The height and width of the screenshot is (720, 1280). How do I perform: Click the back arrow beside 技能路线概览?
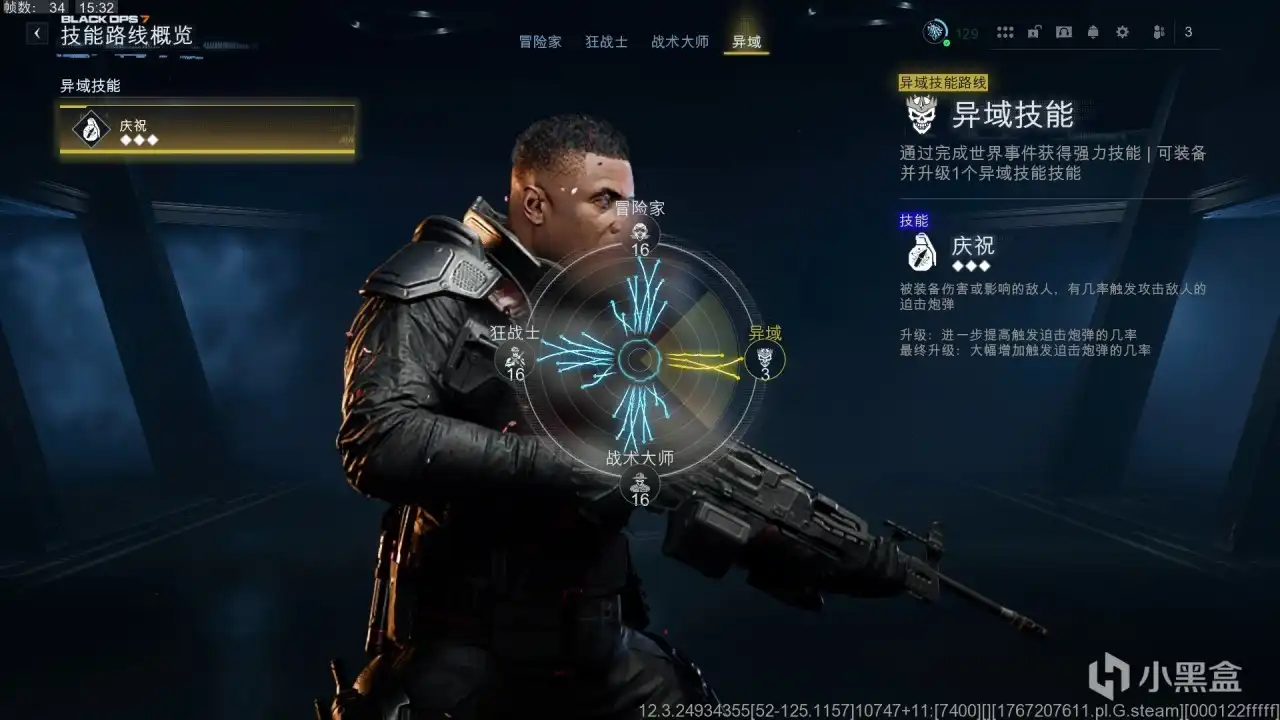pos(36,32)
